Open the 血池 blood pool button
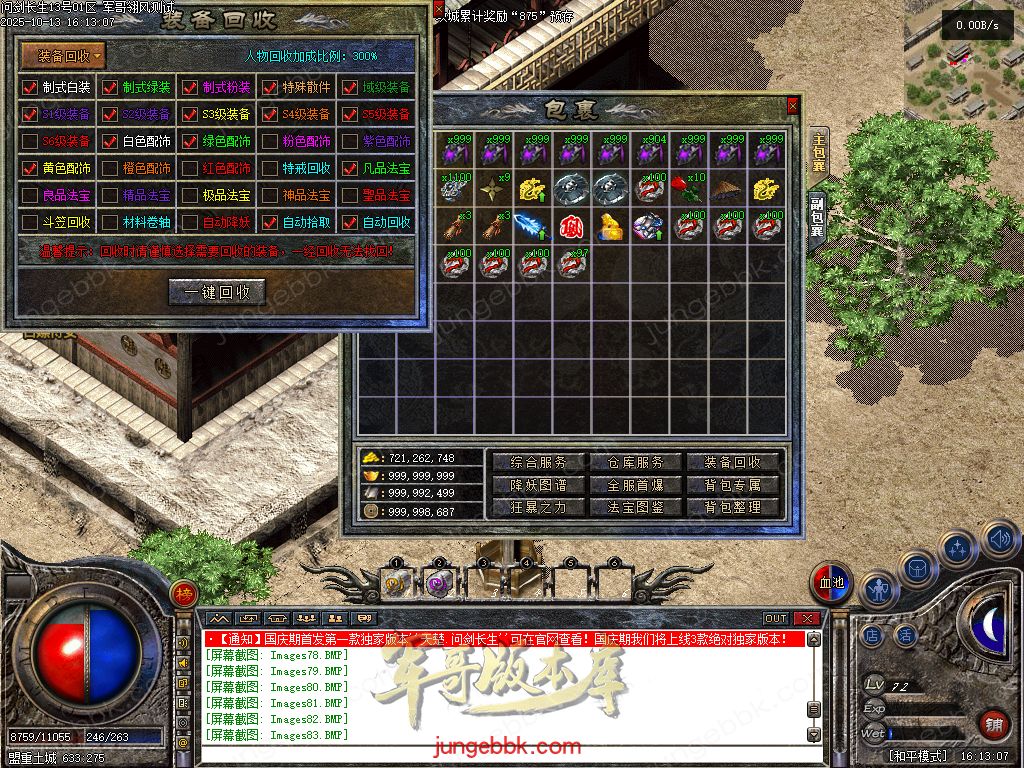 click(832, 582)
